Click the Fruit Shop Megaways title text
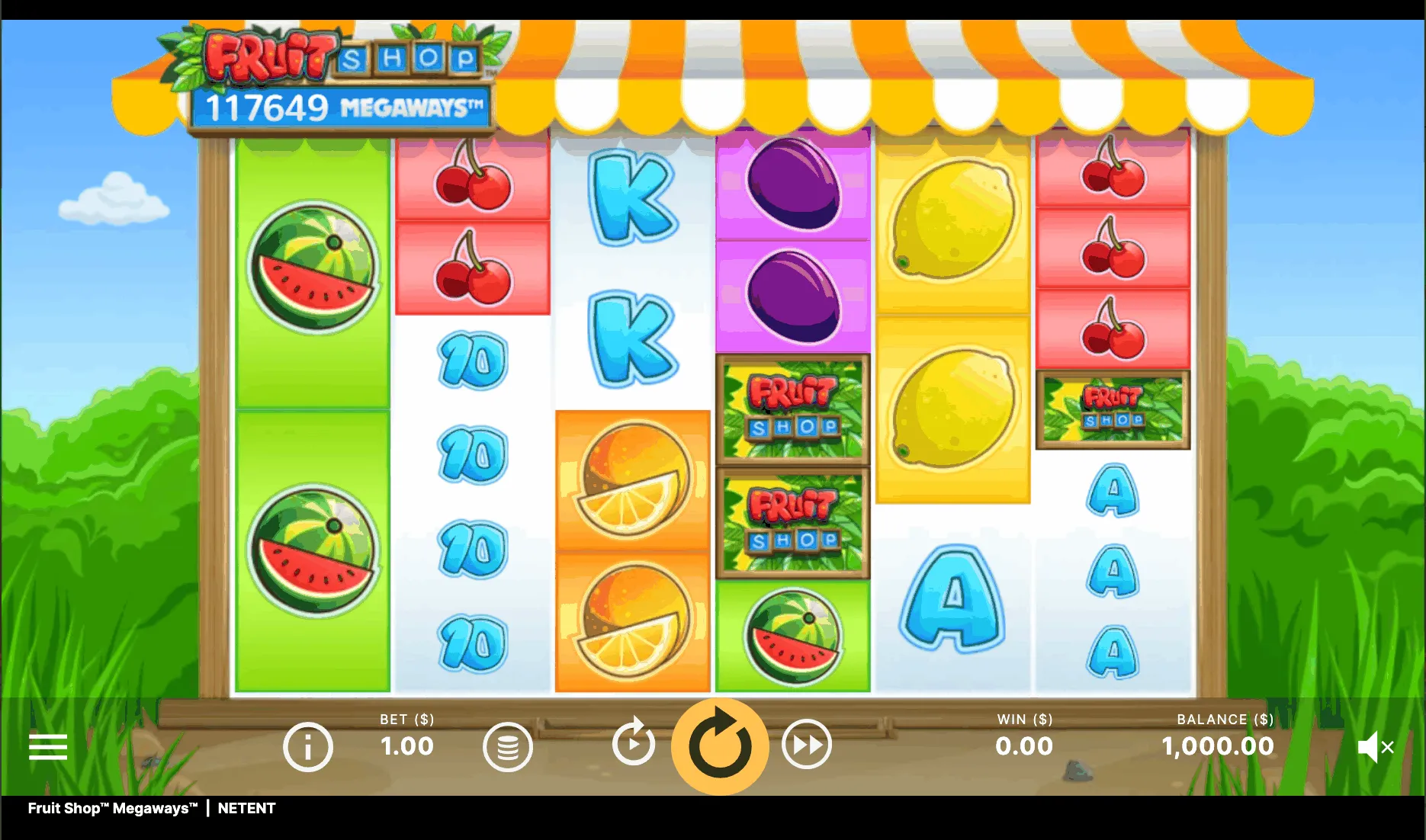The image size is (1426, 840). click(111, 809)
